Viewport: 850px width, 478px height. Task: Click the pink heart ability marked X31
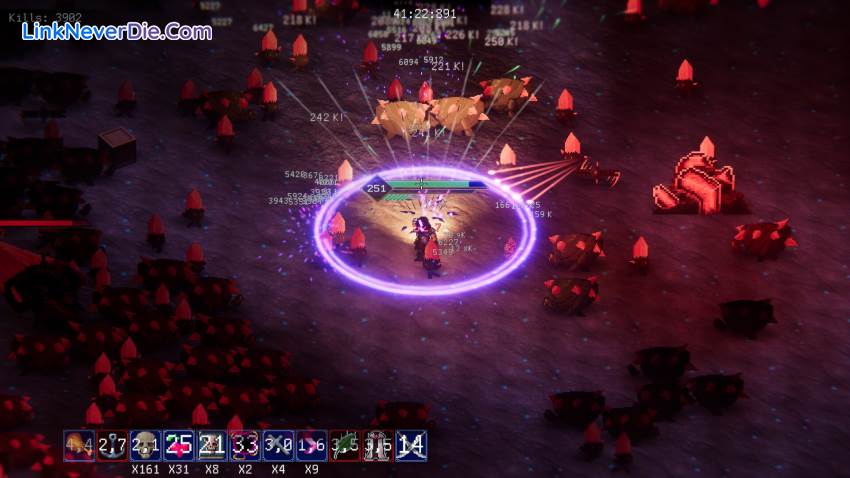[179, 445]
